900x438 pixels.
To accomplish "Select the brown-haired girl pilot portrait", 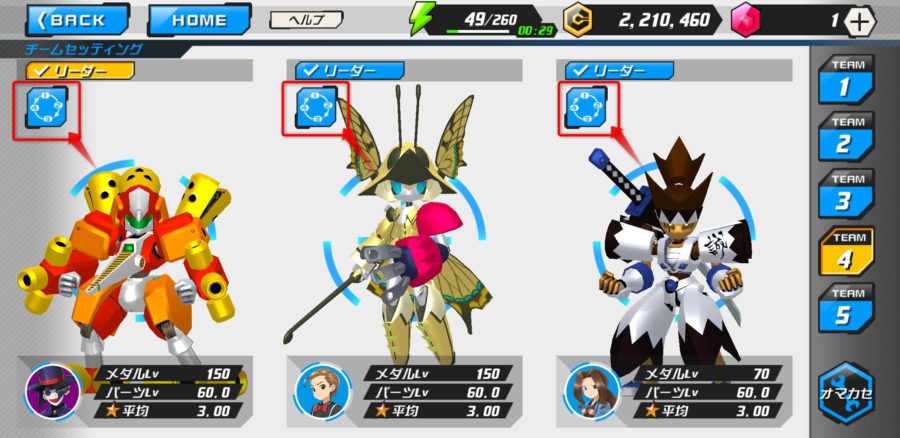I will tap(588, 388).
